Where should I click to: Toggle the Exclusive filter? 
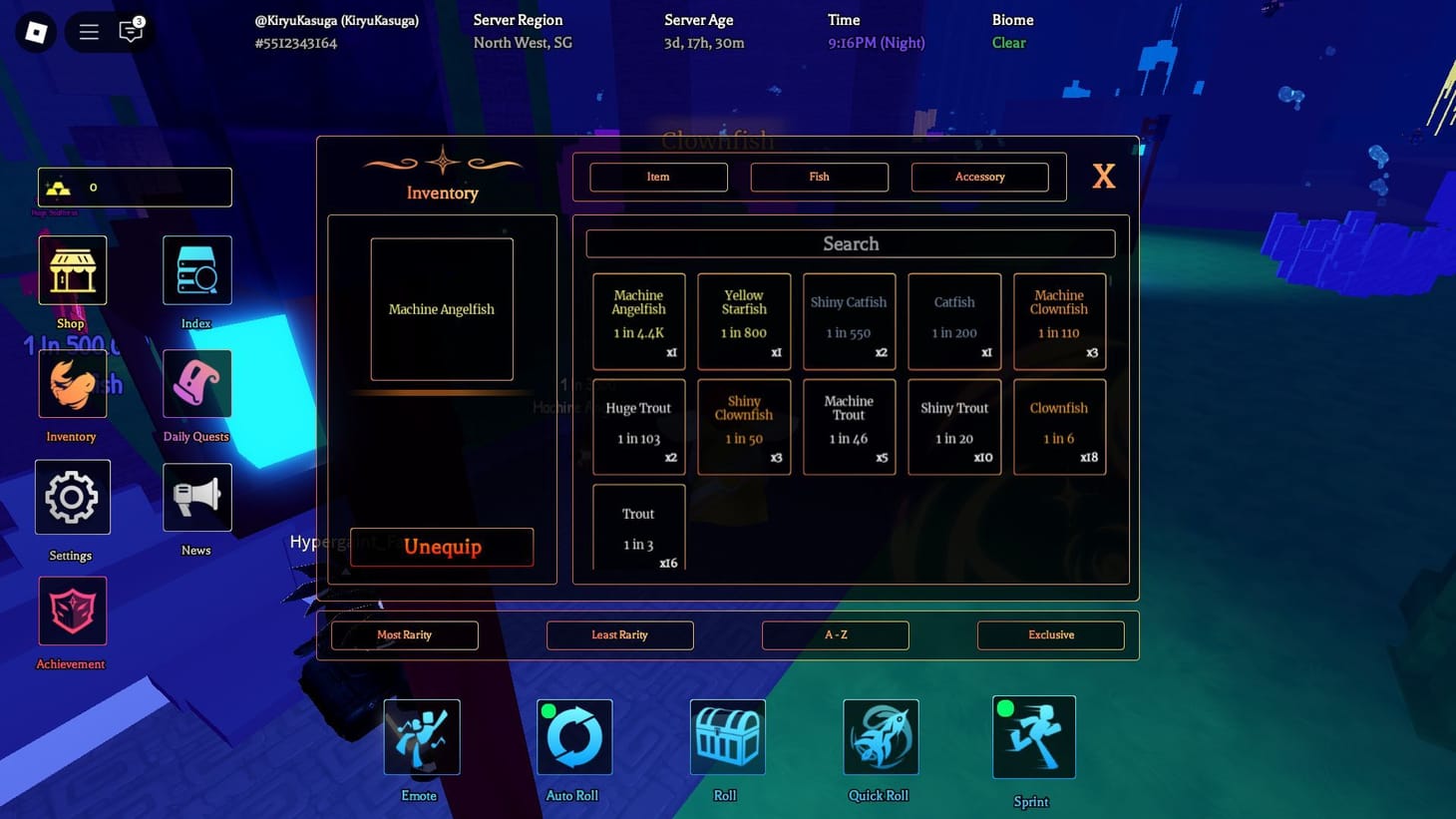pos(1050,634)
